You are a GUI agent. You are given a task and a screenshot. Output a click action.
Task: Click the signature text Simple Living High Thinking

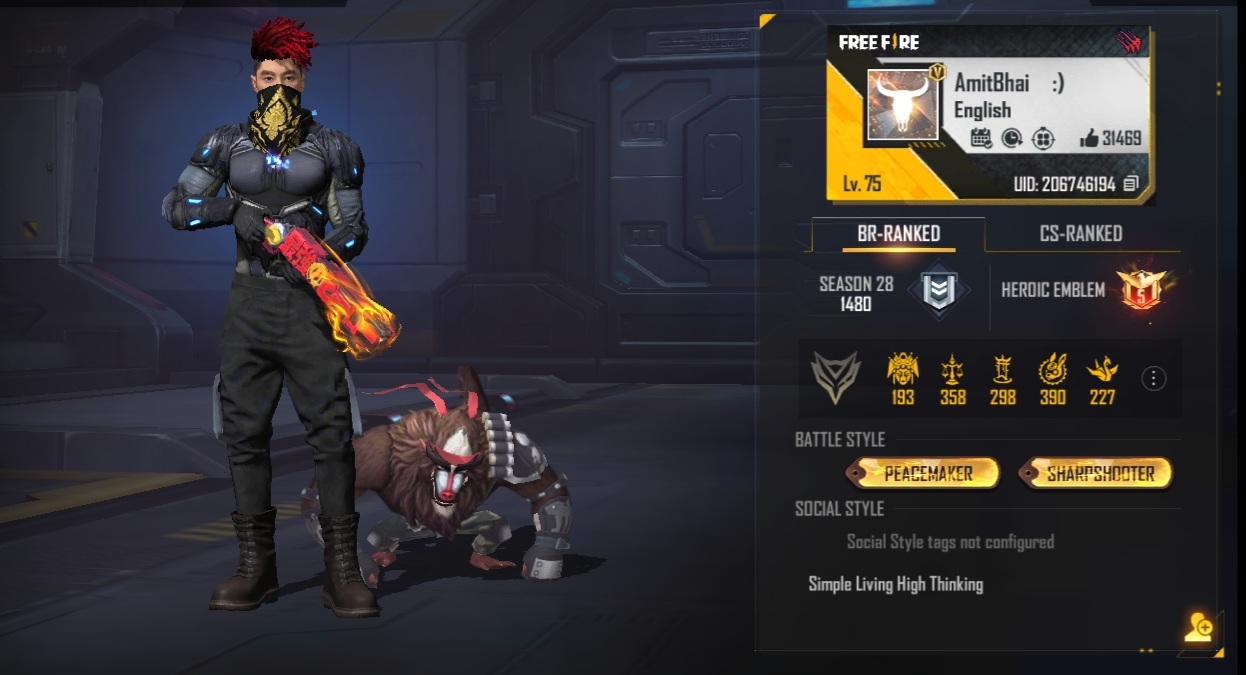(895, 584)
